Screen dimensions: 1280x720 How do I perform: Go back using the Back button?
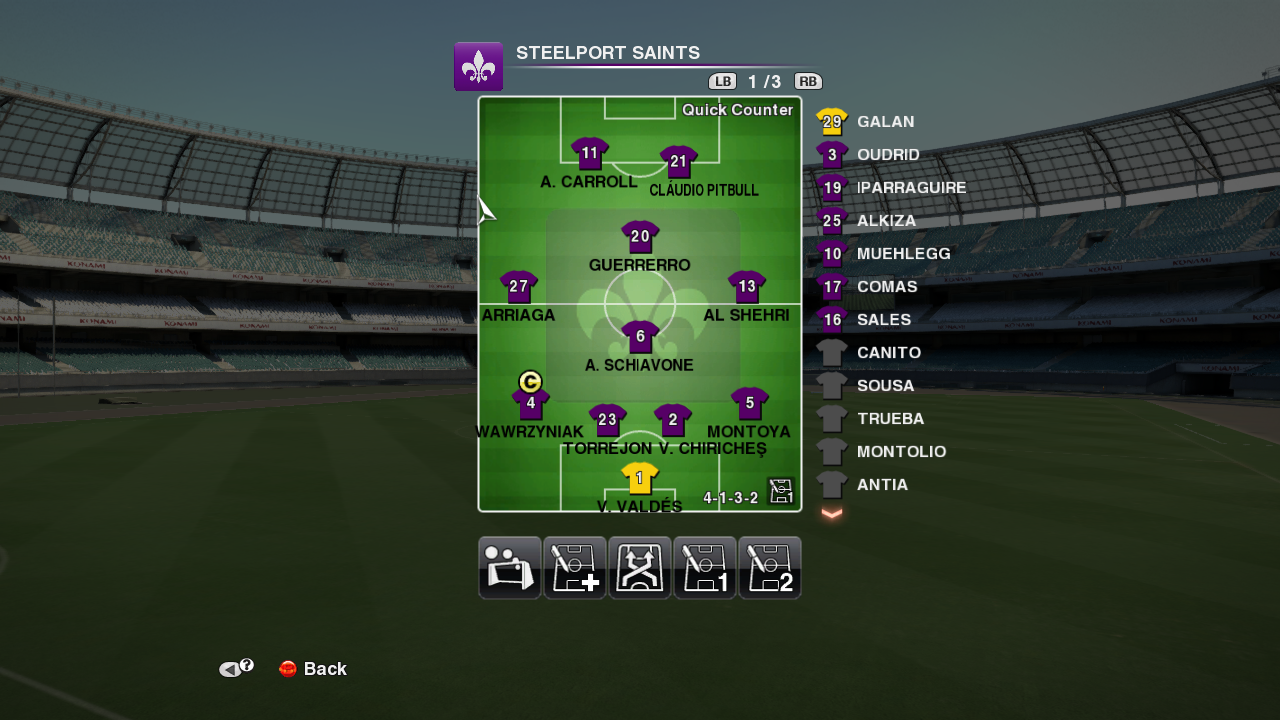[313, 669]
